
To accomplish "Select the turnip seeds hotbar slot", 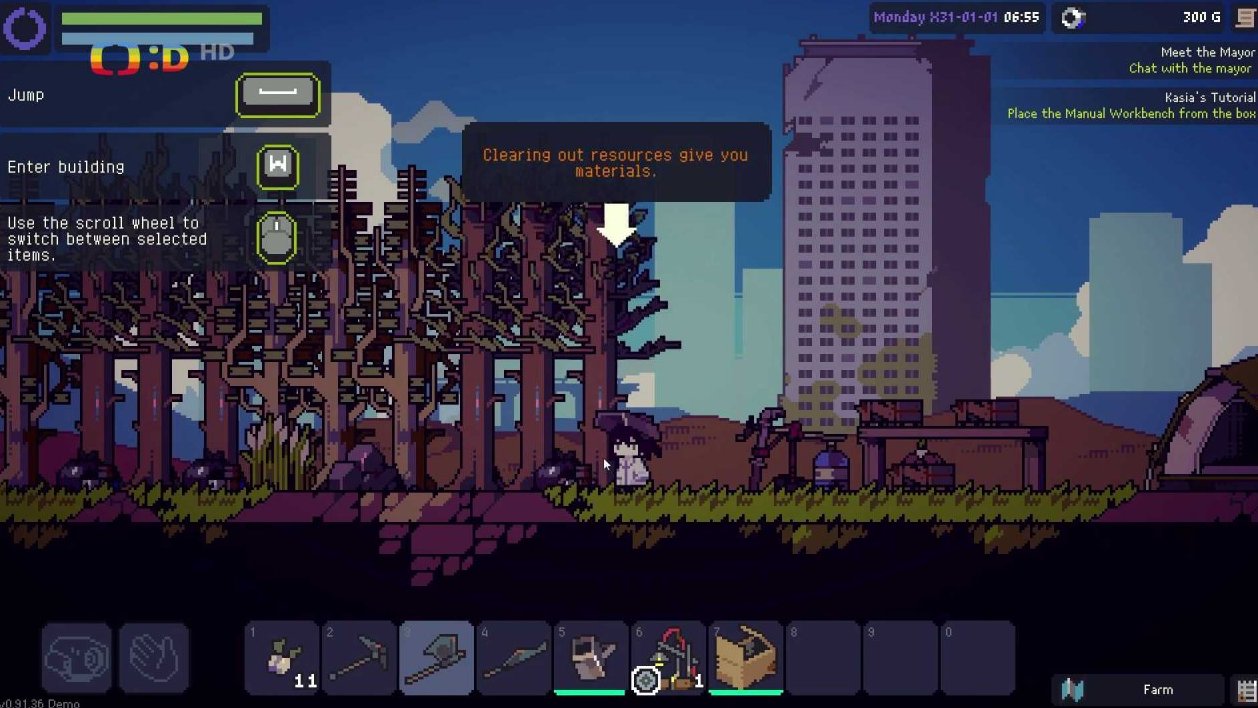I will click(282, 658).
